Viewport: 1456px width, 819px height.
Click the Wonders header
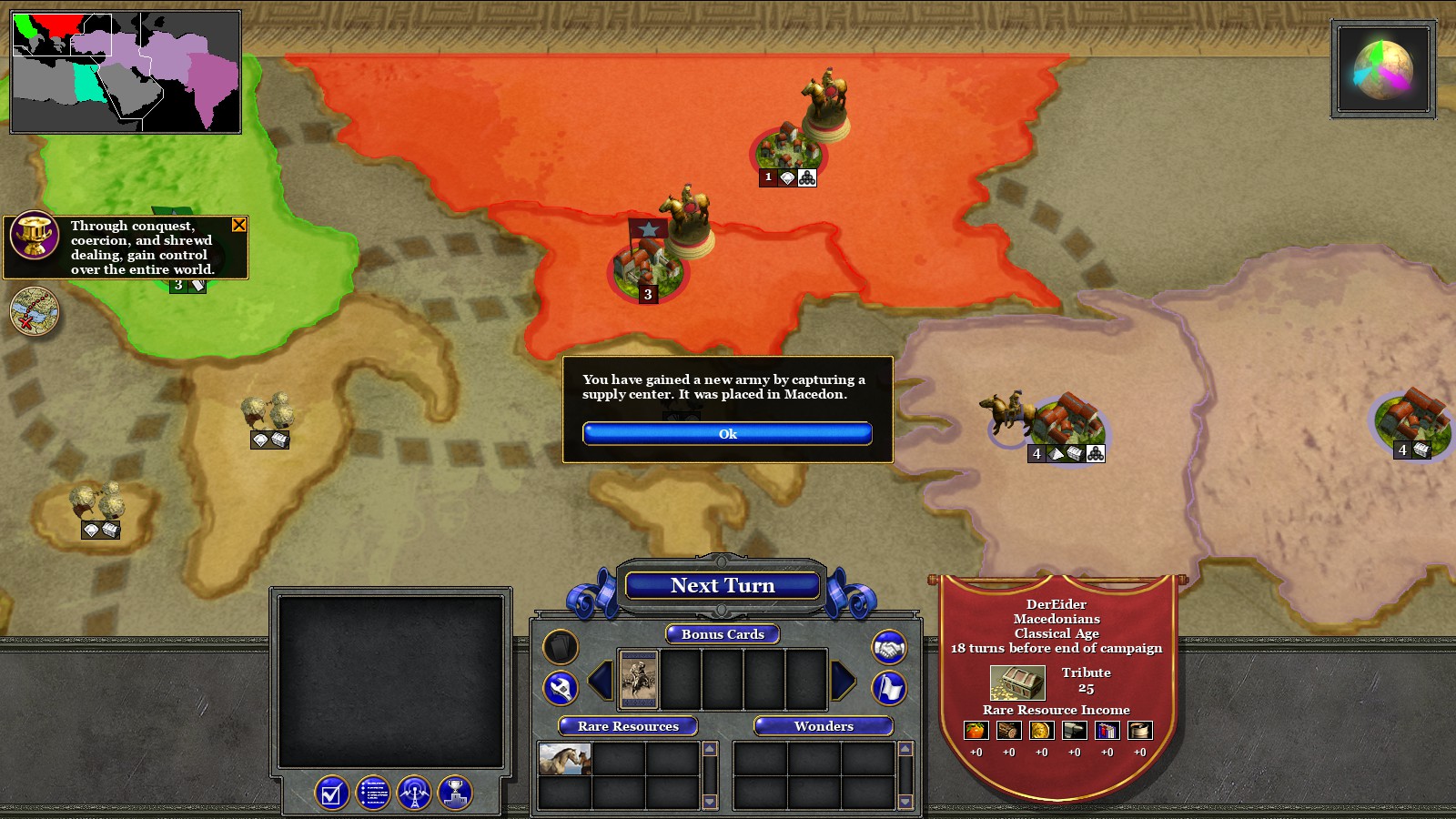tap(824, 726)
